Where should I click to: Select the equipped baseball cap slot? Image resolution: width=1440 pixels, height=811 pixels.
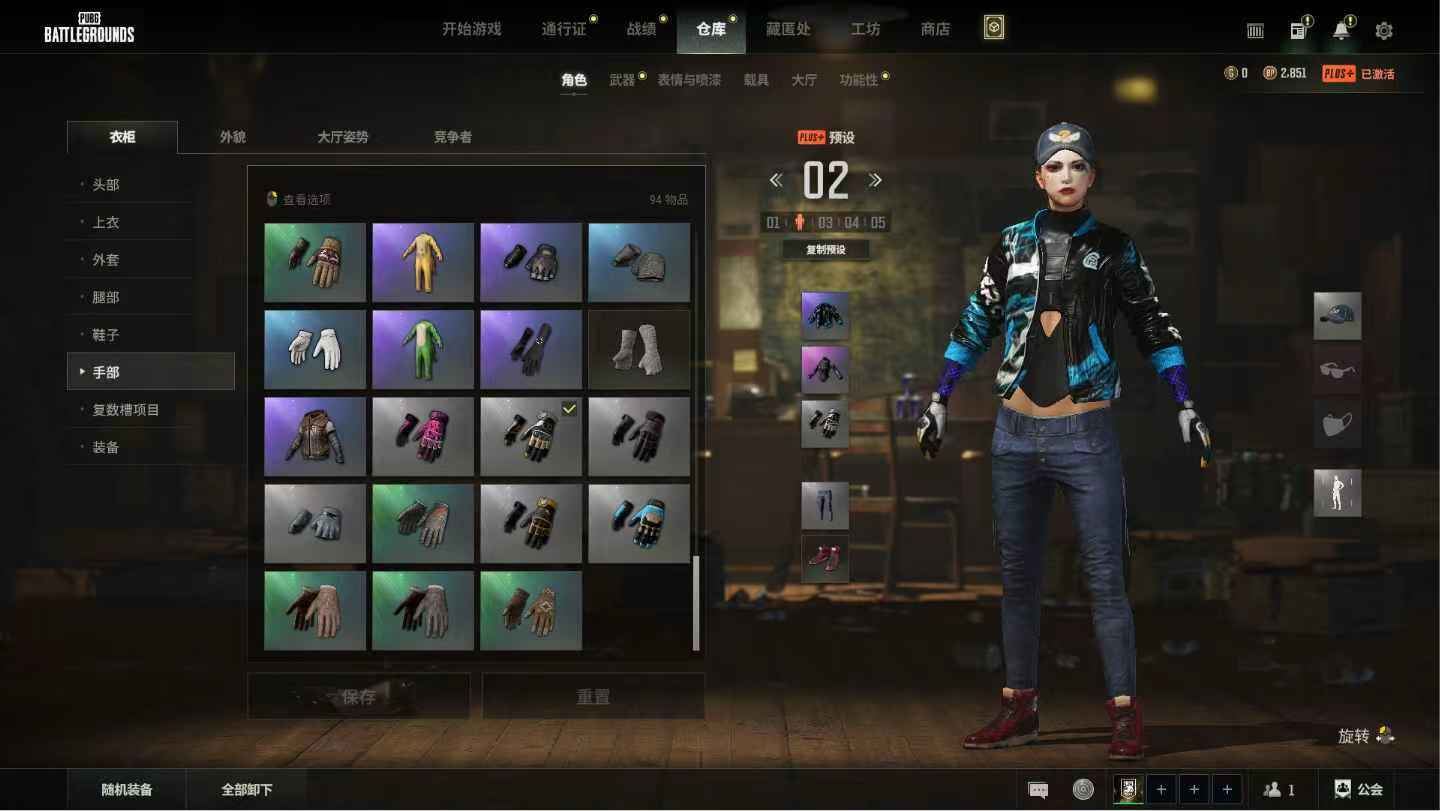coord(1337,316)
